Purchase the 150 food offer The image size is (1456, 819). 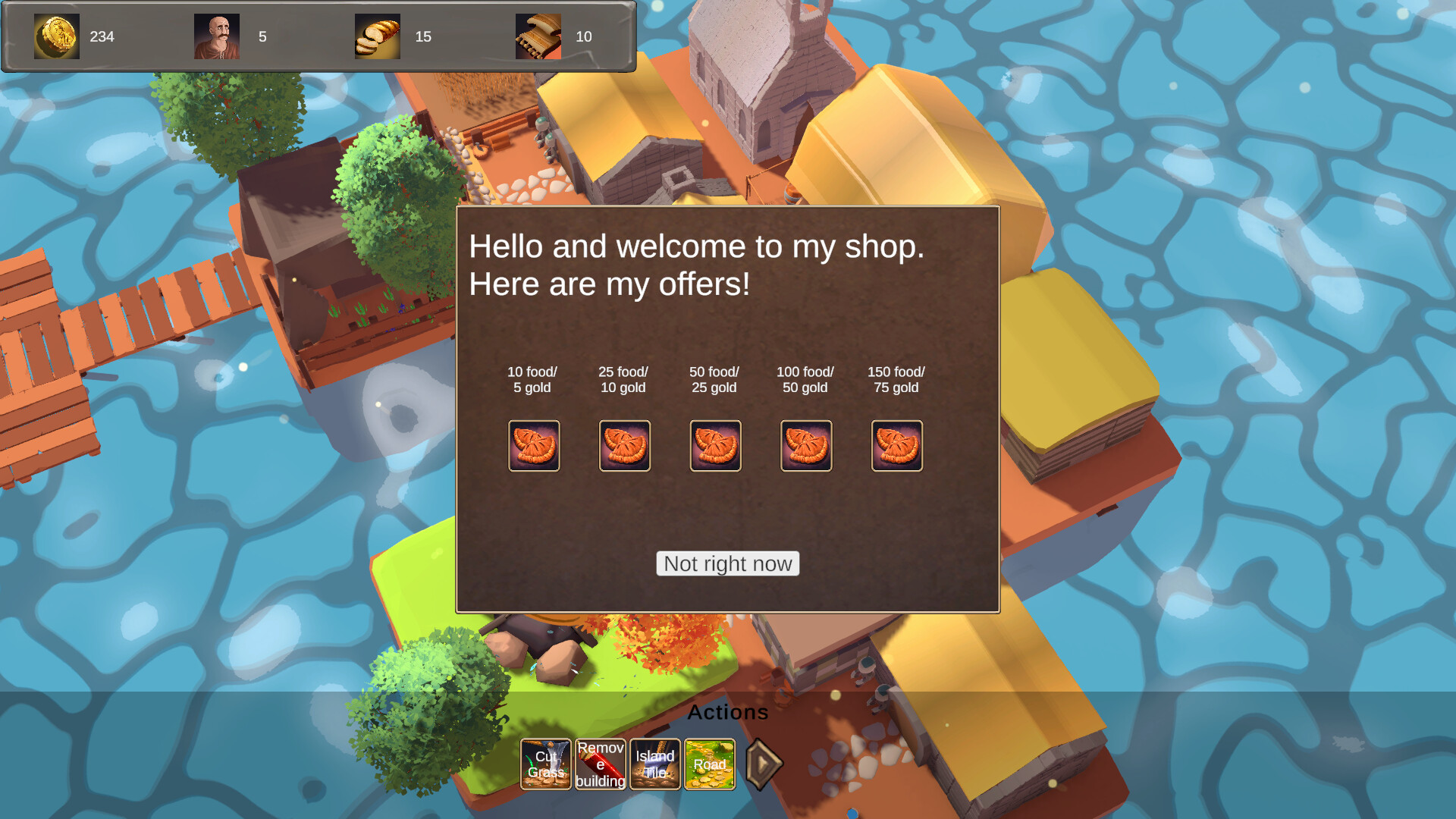coord(897,446)
